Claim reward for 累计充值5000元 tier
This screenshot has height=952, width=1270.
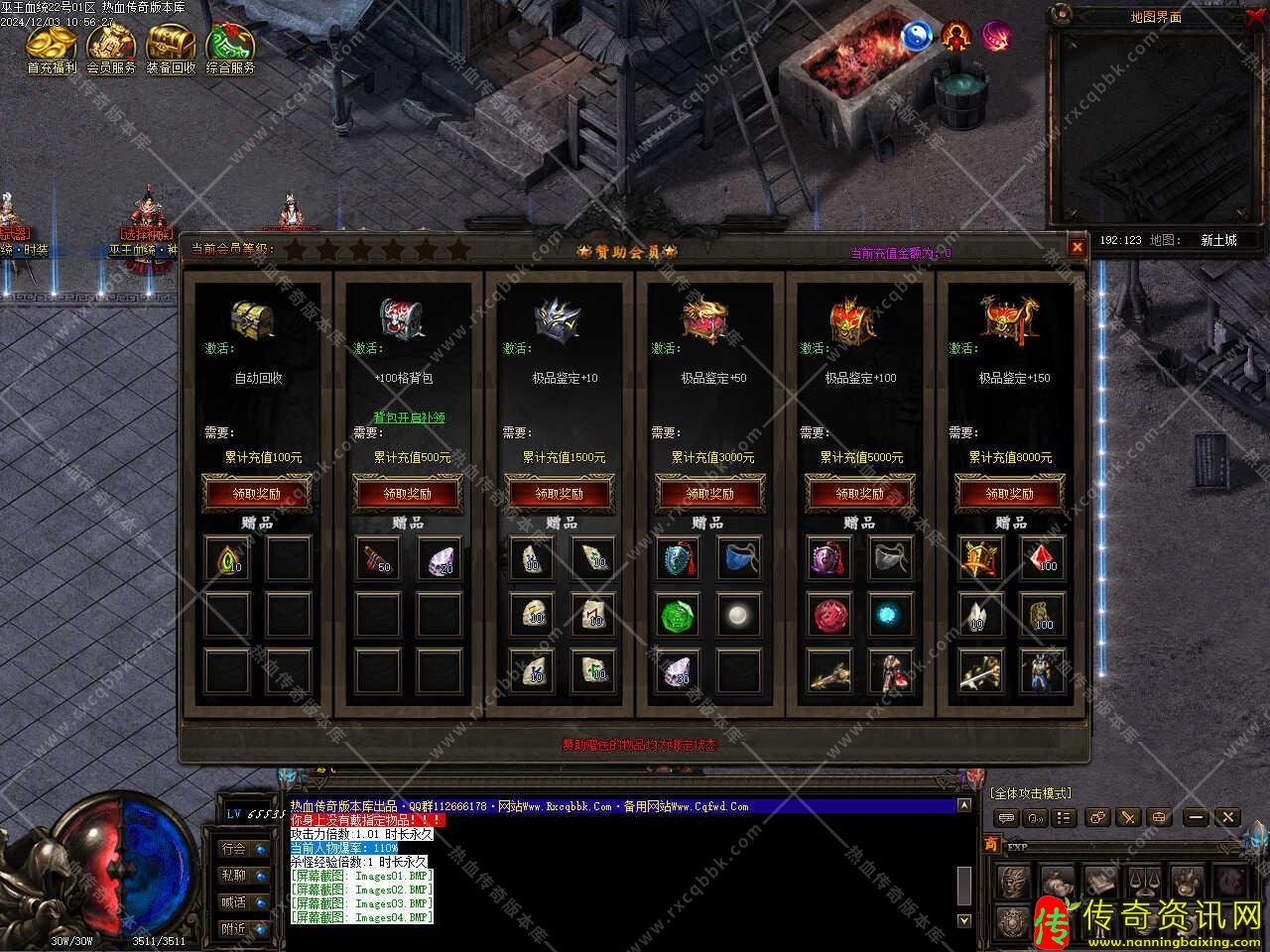[859, 493]
